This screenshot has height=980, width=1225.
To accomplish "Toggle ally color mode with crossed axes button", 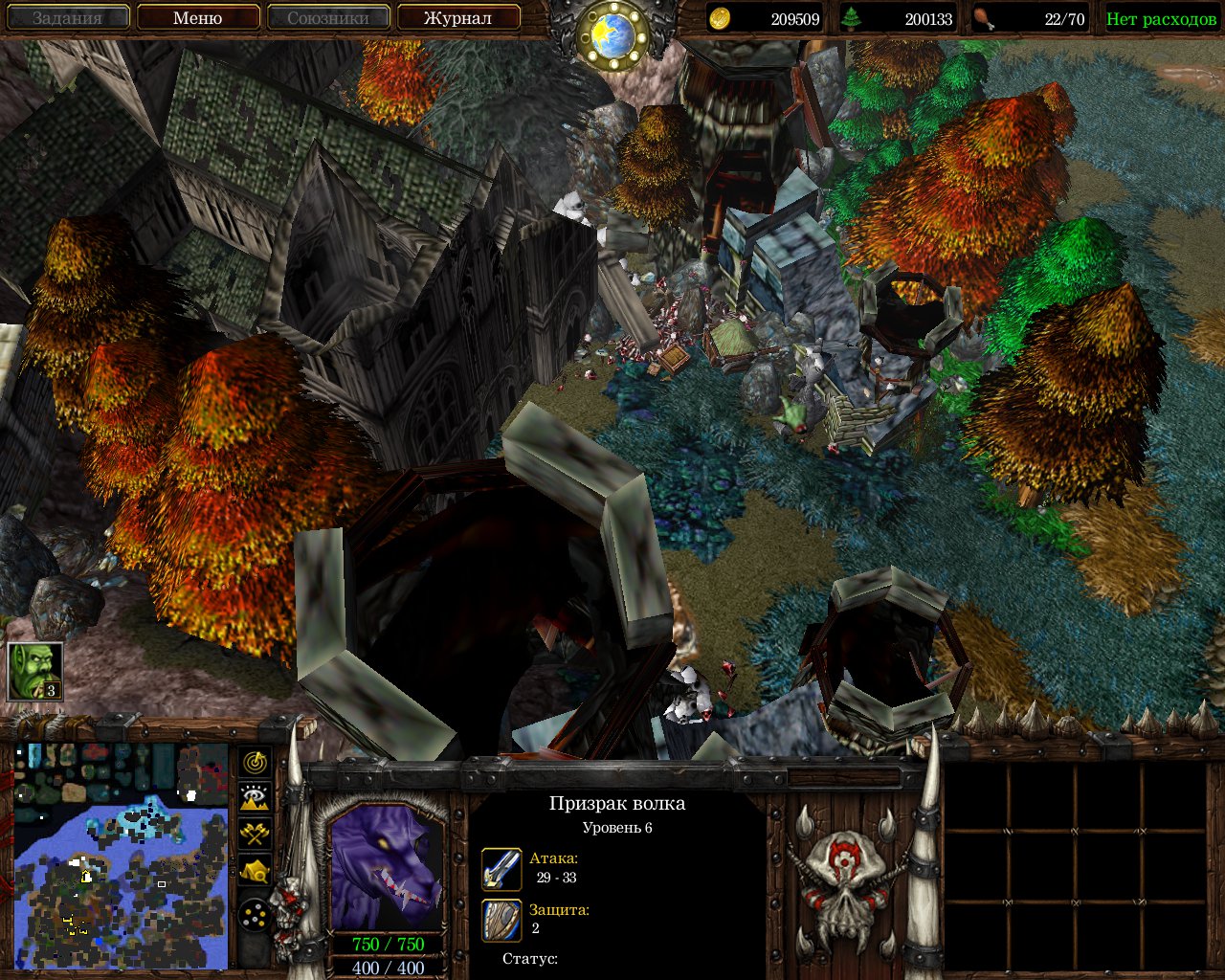I will click(x=255, y=834).
